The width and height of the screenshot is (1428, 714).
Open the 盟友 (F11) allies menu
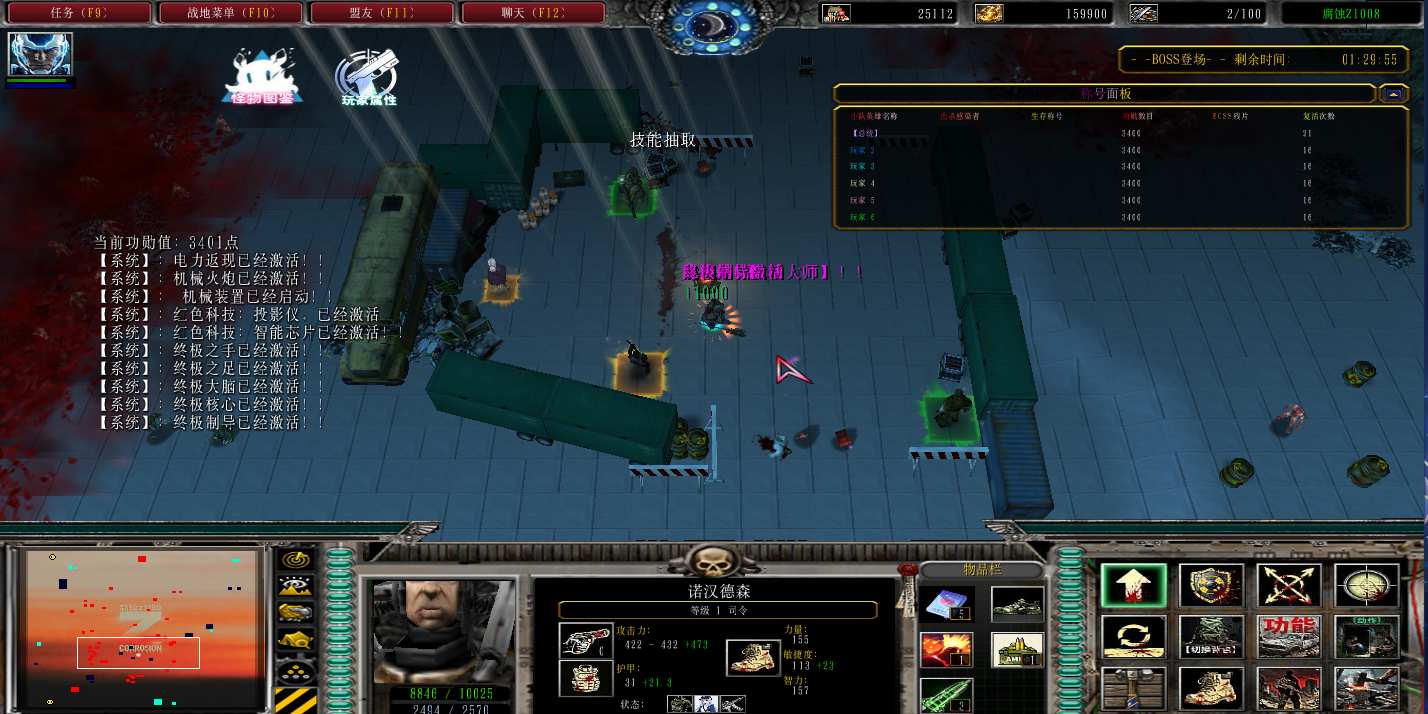(x=382, y=13)
